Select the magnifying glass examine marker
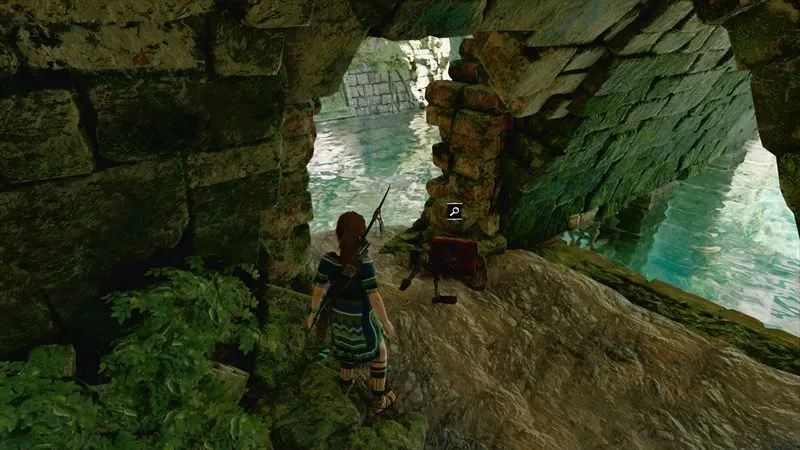Image resolution: width=800 pixels, height=450 pixels. click(x=454, y=210)
